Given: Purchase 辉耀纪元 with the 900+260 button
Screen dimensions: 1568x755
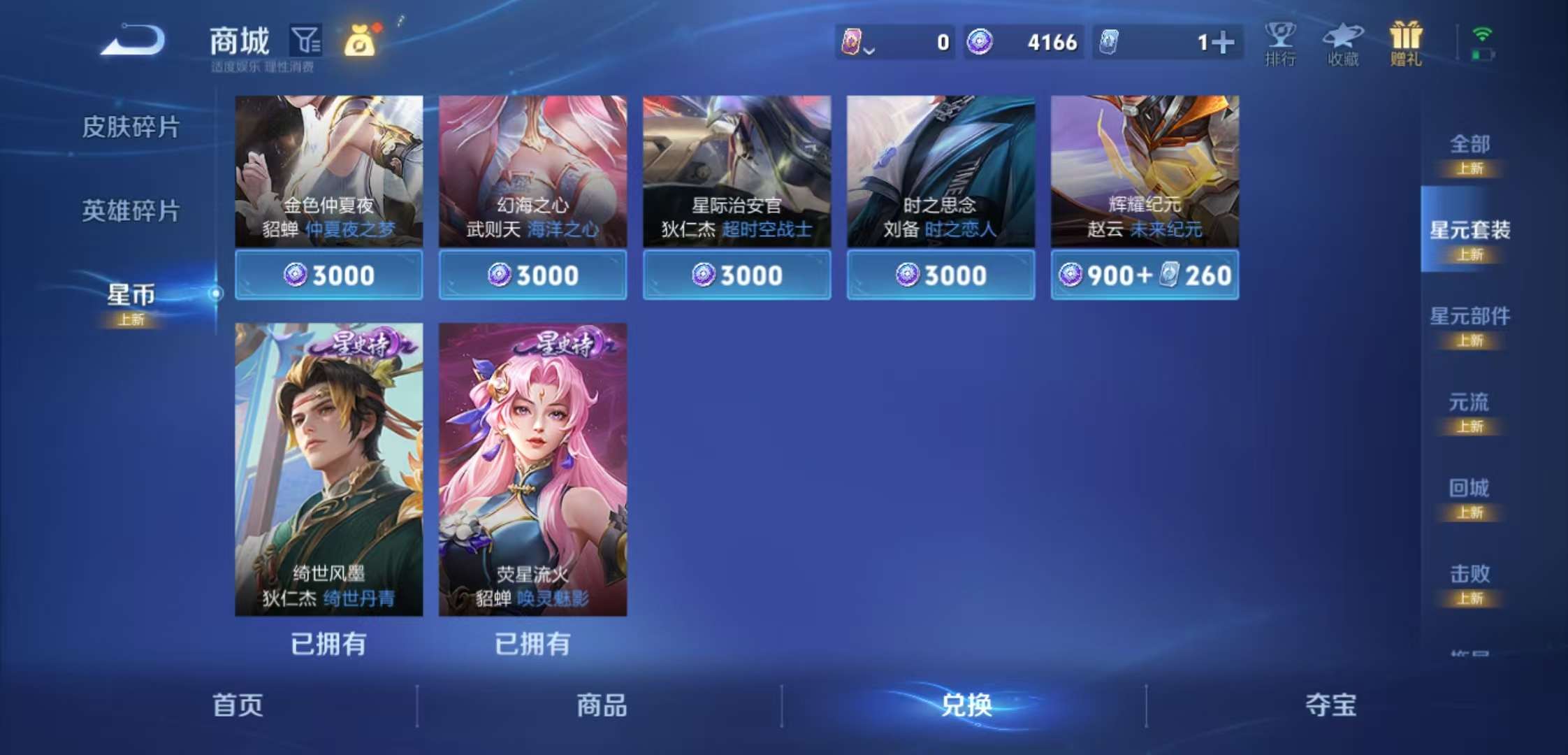Looking at the screenshot, I should pyautogui.click(x=1144, y=275).
